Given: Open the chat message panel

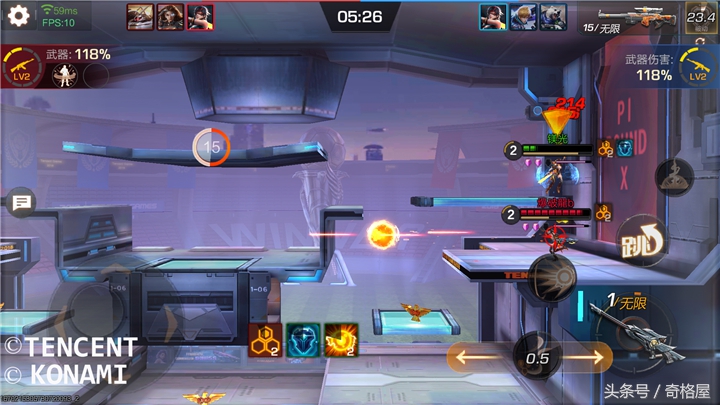Looking at the screenshot, I should (19, 203).
